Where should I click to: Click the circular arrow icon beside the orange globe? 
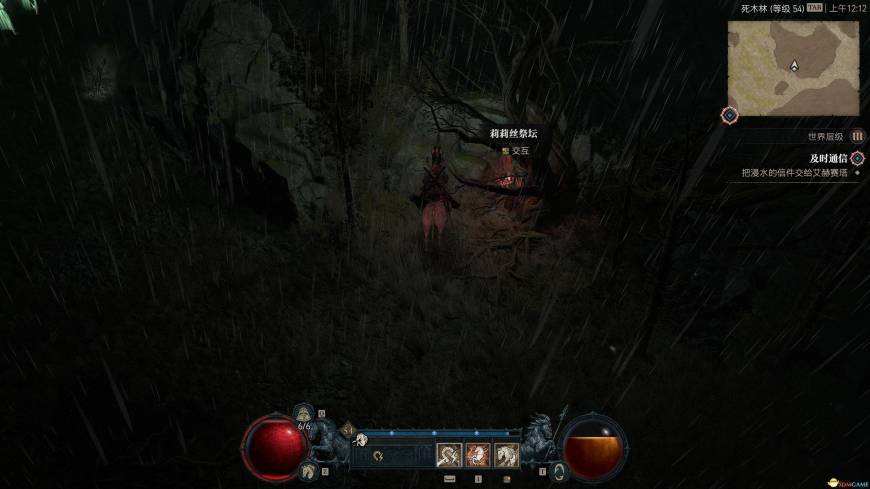point(558,469)
